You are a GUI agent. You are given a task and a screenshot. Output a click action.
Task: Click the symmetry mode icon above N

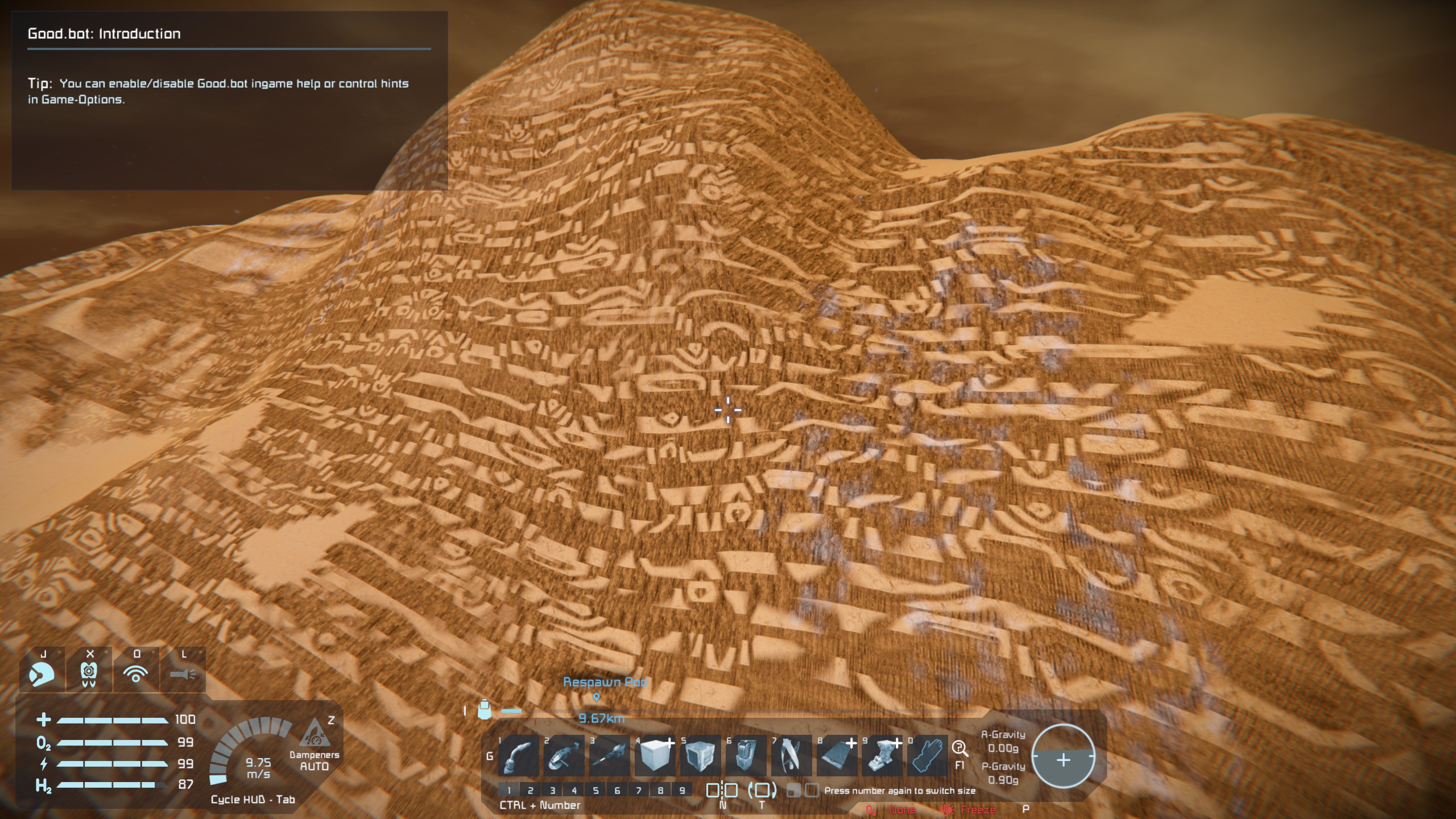click(x=722, y=790)
